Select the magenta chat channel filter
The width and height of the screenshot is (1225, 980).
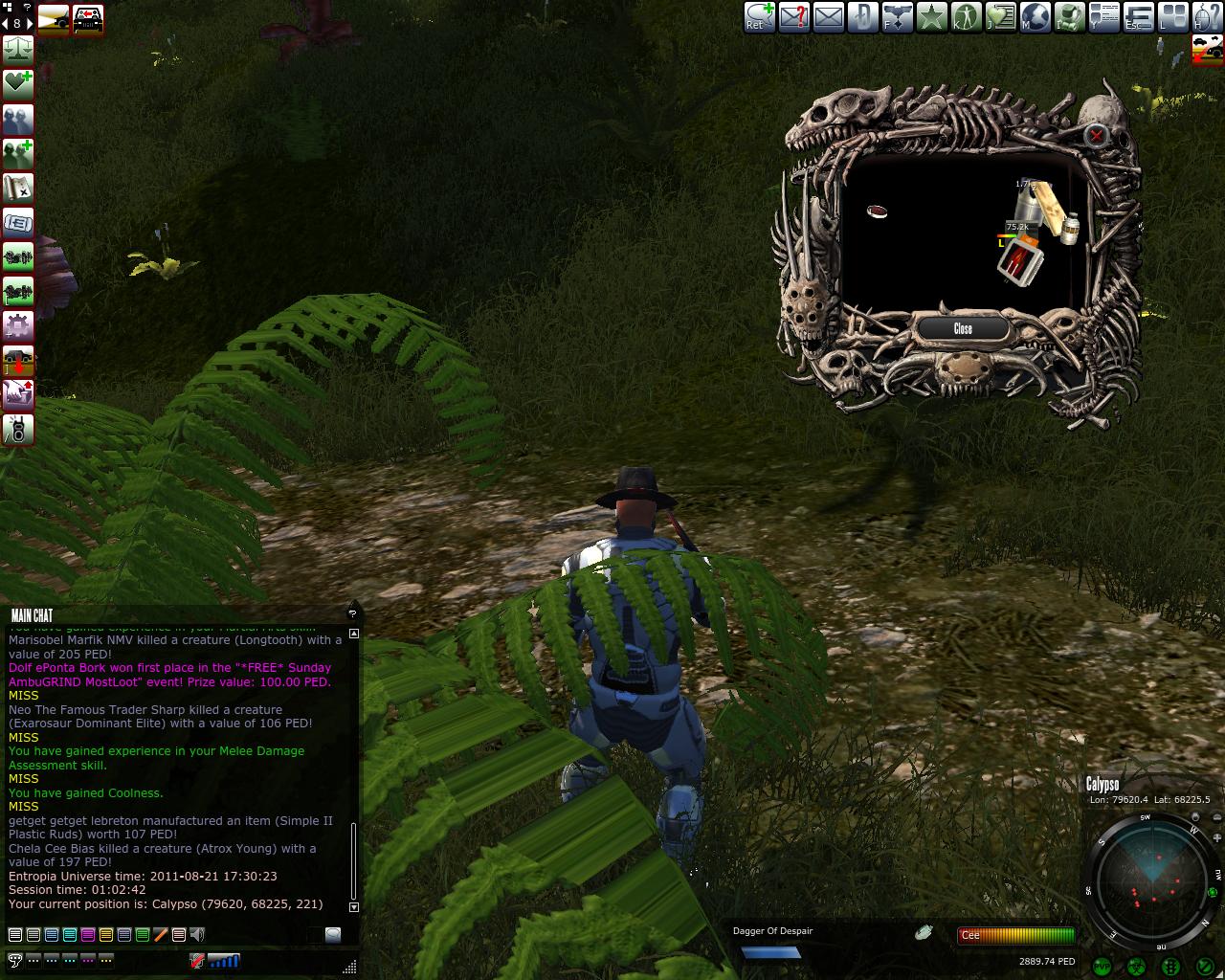(x=88, y=934)
